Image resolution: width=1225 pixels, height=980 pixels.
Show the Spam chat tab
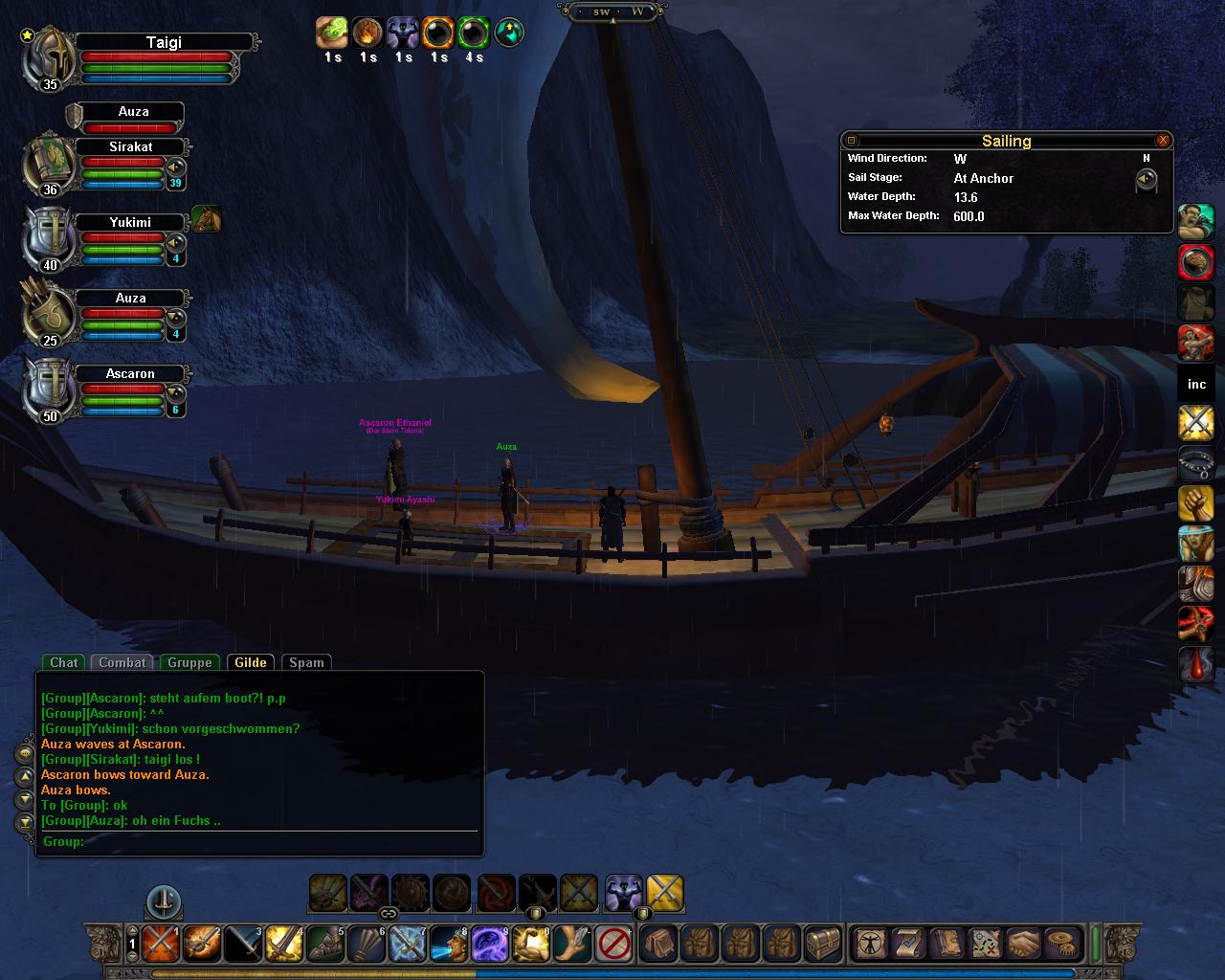[306, 662]
